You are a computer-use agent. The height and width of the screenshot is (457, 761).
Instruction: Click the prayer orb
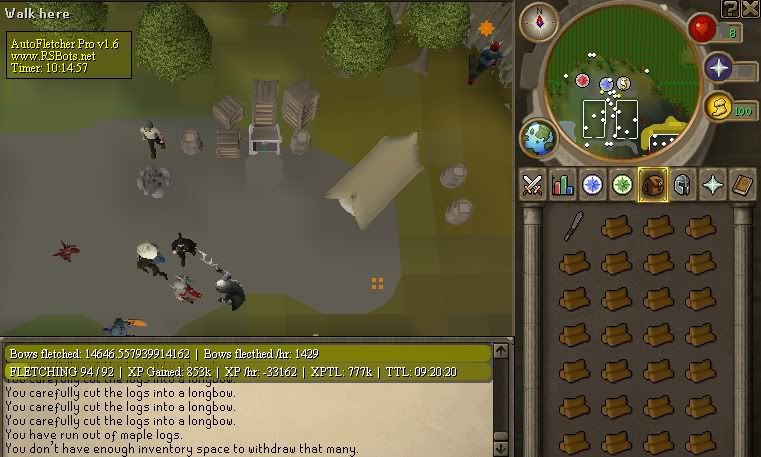pyautogui.click(x=717, y=68)
